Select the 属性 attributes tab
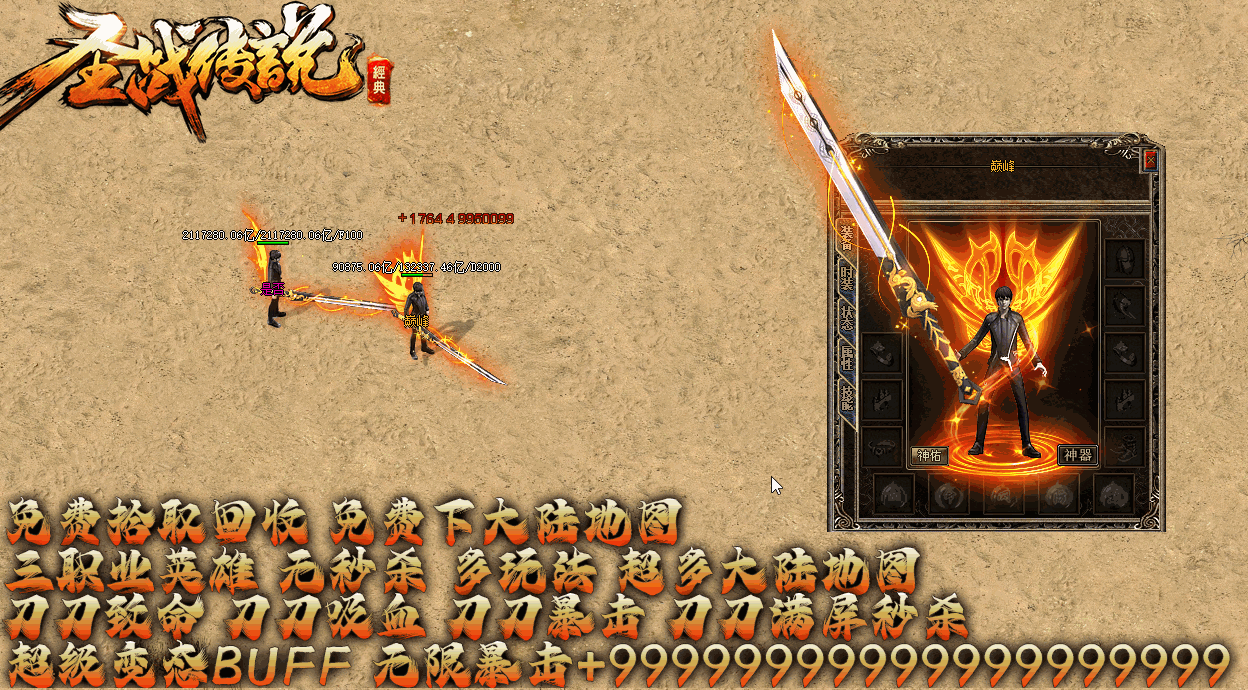The width and height of the screenshot is (1248, 690). [x=846, y=358]
